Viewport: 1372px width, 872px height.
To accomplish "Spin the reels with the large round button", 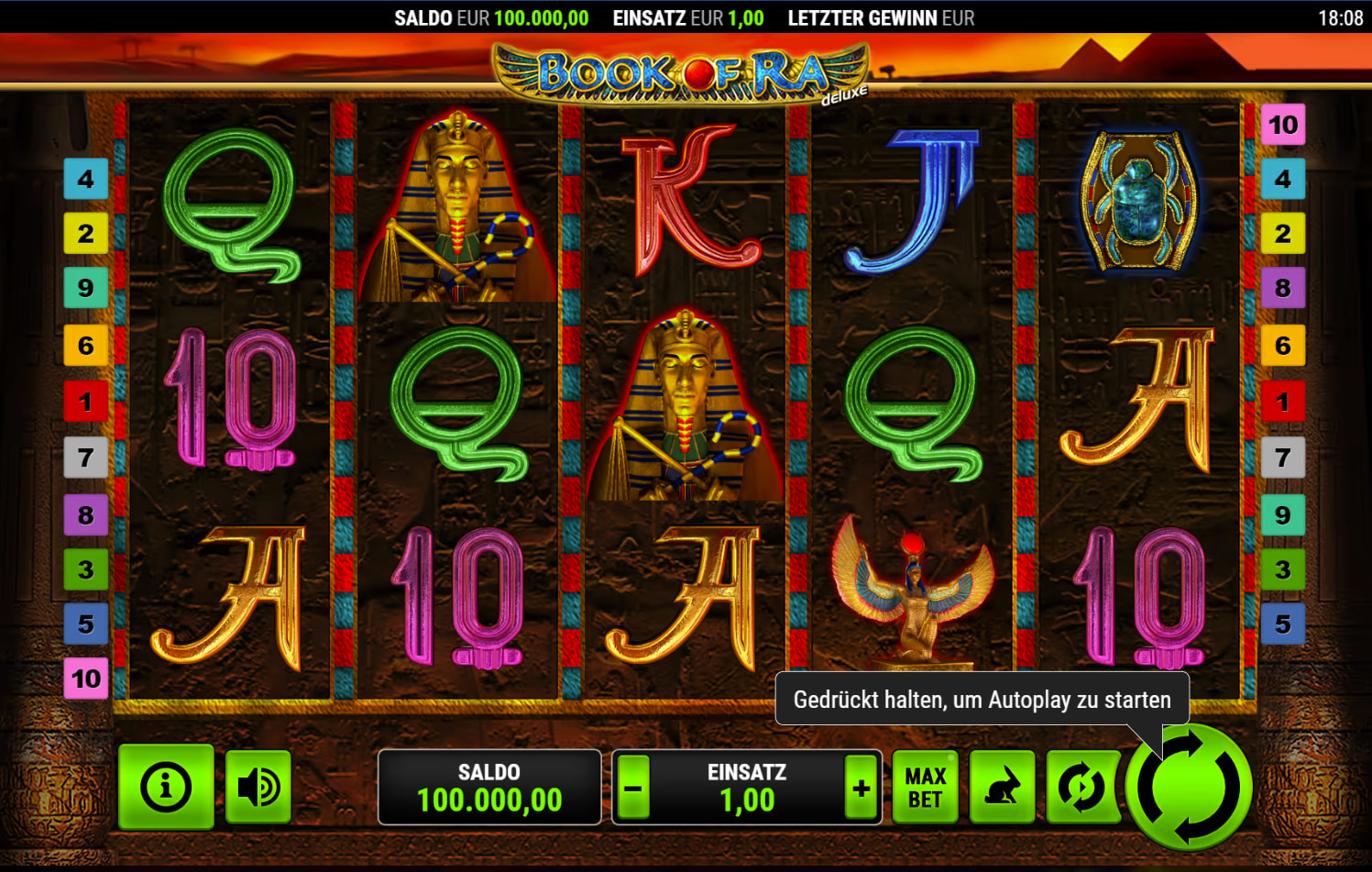I will click(x=1190, y=788).
